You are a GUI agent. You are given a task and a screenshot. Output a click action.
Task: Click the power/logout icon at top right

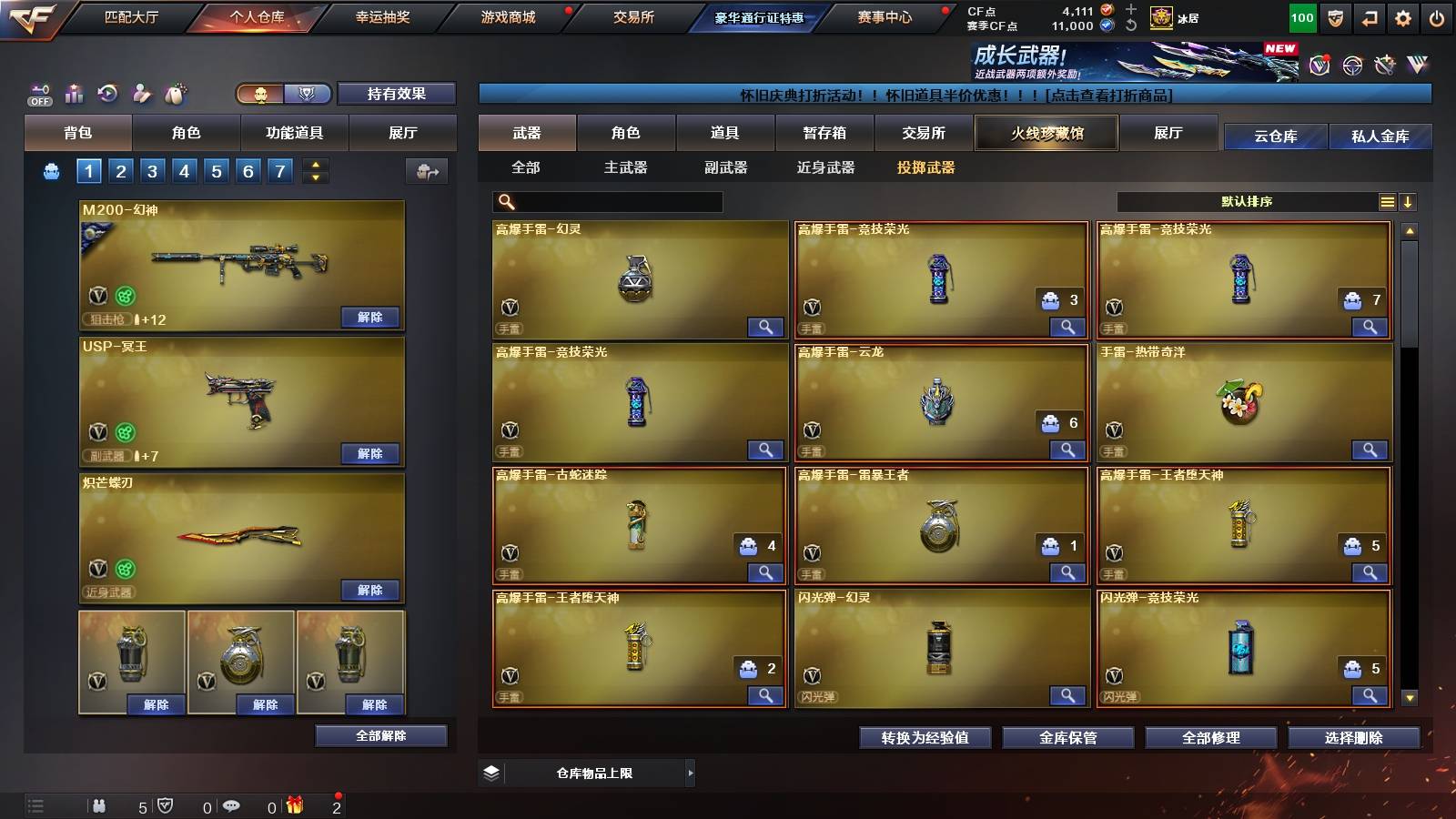[1438, 16]
